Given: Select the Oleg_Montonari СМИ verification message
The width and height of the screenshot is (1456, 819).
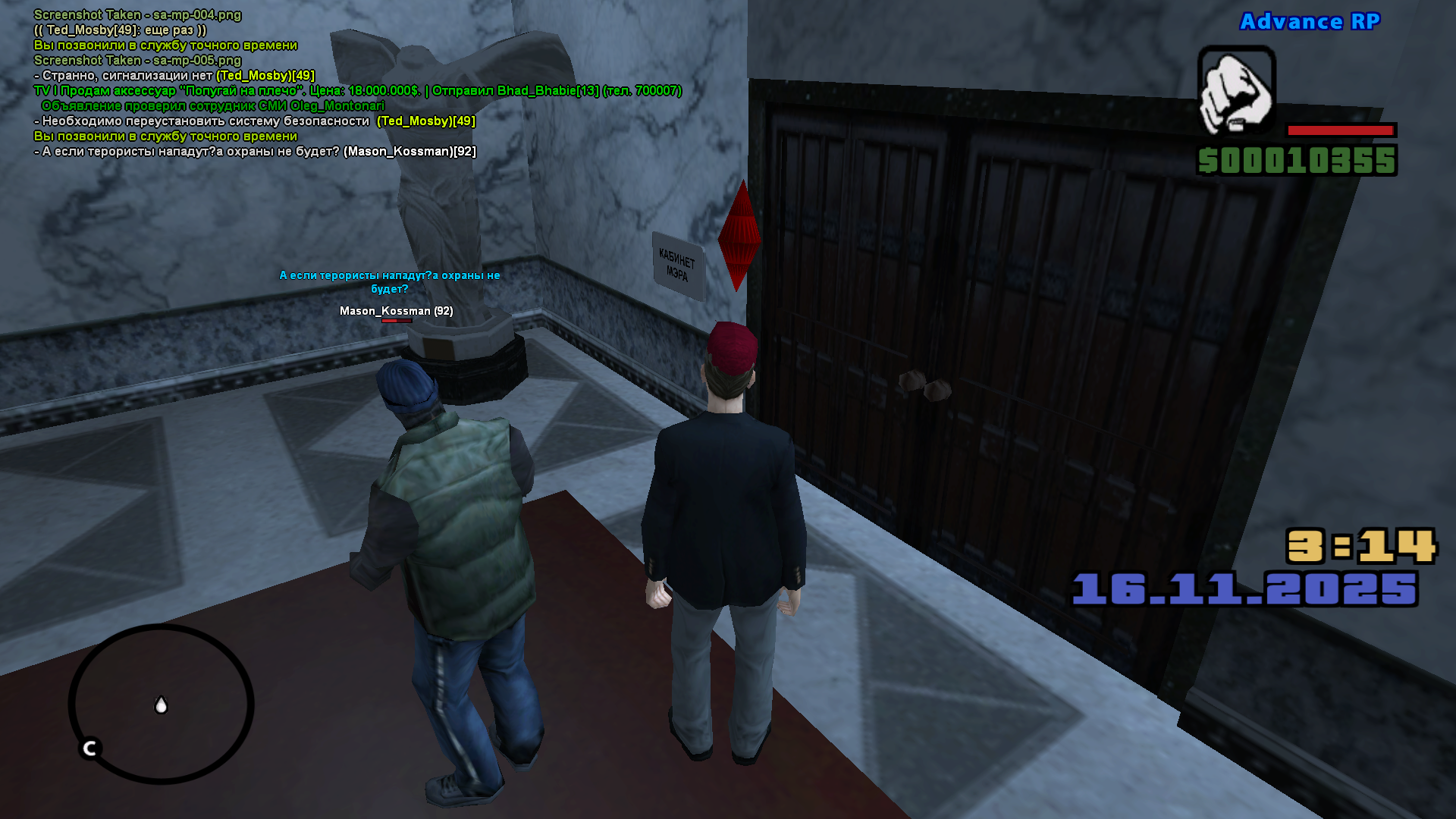Looking at the screenshot, I should [x=213, y=106].
